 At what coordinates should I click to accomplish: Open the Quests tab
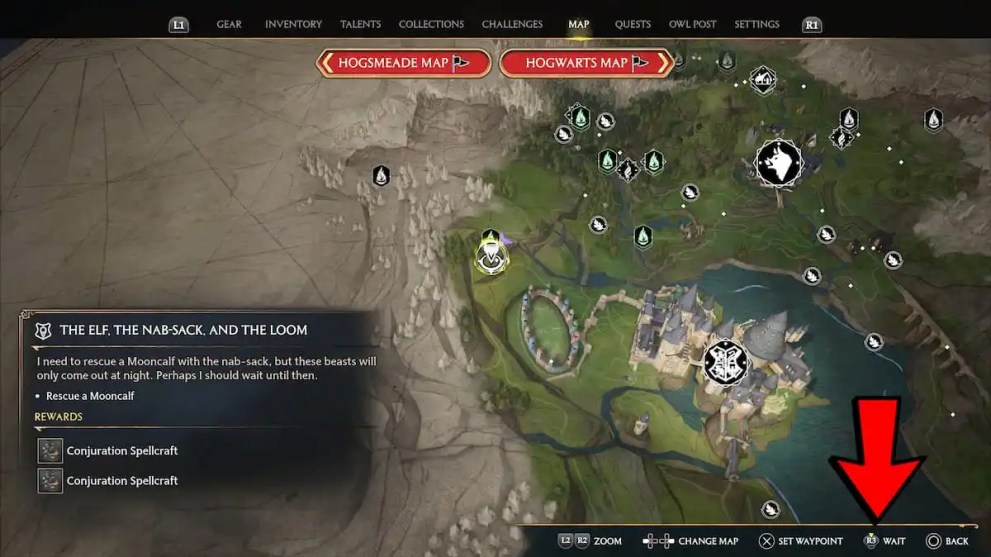(633, 24)
